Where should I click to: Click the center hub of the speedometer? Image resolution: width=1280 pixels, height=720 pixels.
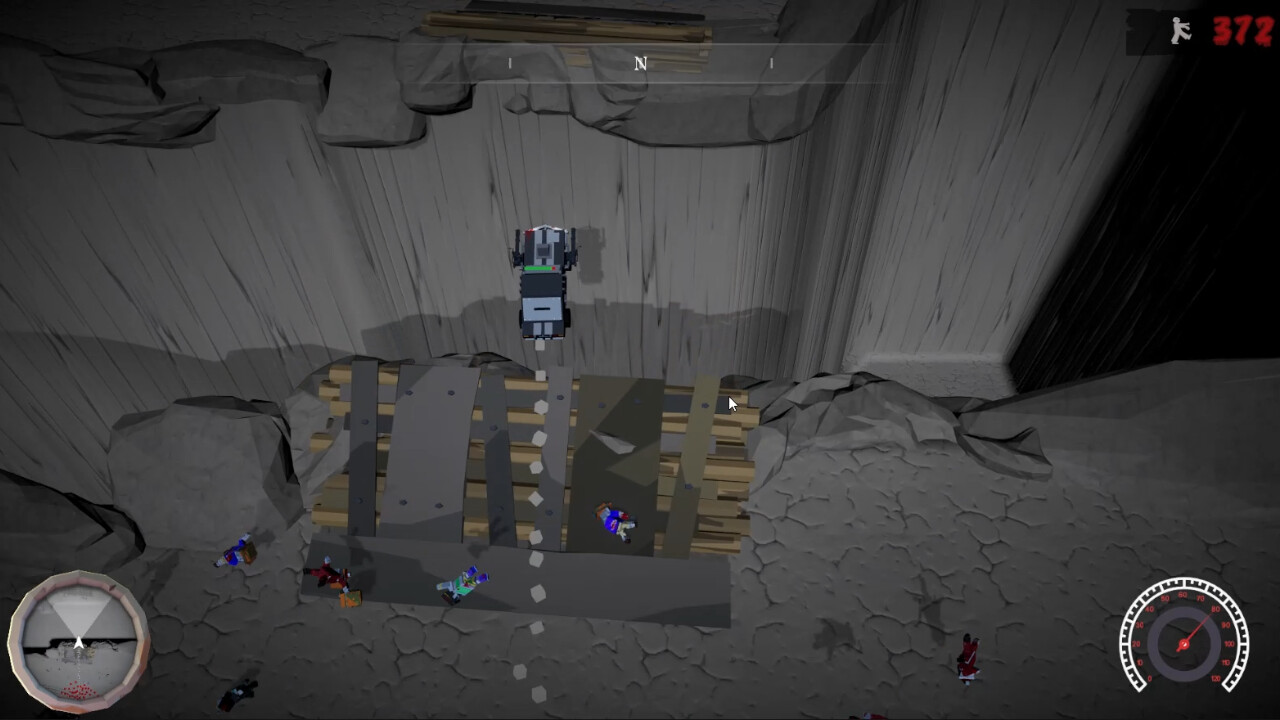point(1185,645)
